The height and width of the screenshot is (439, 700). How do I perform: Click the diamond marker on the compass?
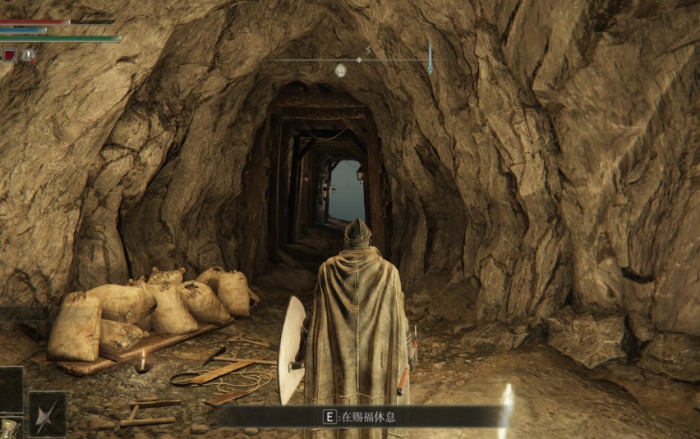(358, 60)
